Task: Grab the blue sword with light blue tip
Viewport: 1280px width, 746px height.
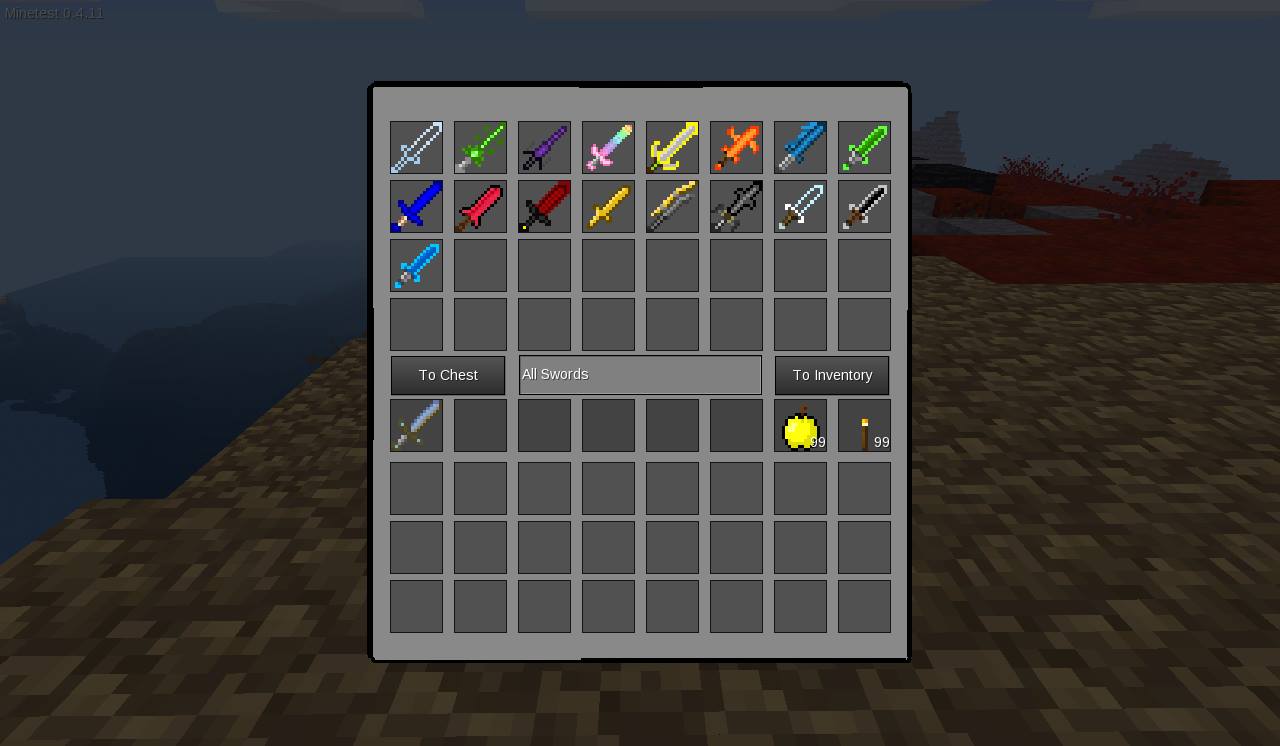Action: coord(800,147)
